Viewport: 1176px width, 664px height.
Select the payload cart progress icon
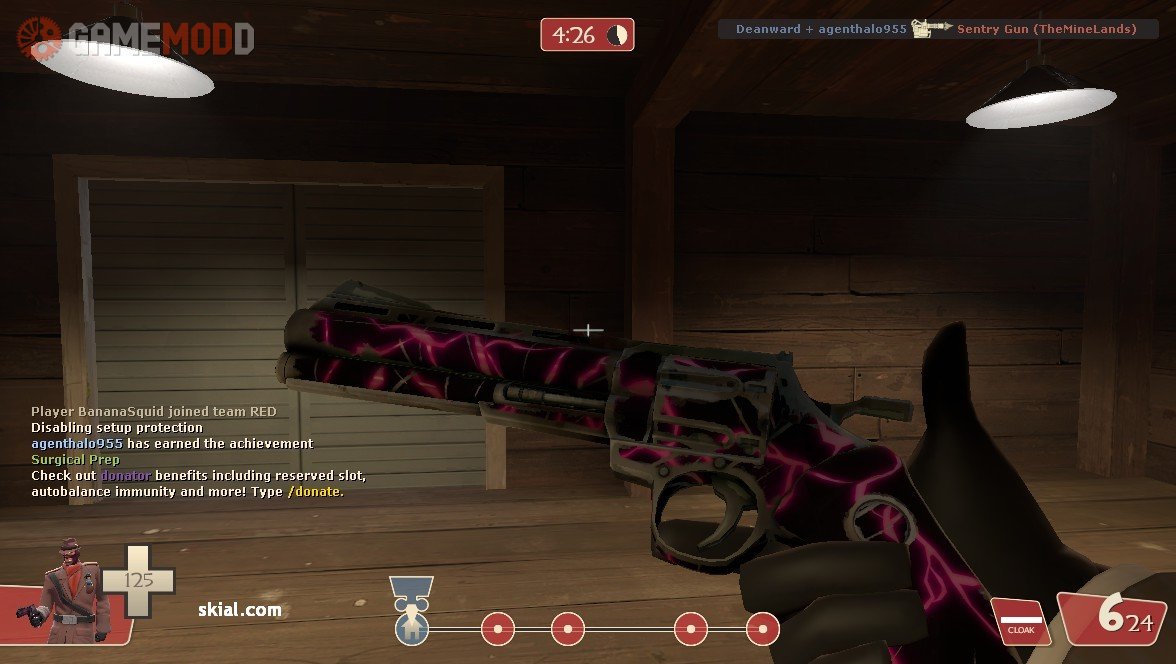410,610
